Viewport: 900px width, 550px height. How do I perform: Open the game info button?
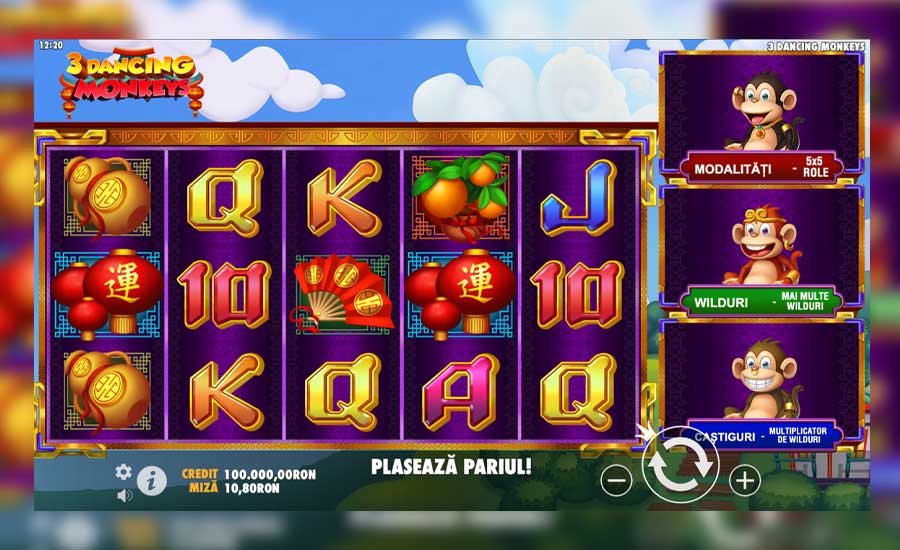[x=151, y=481]
